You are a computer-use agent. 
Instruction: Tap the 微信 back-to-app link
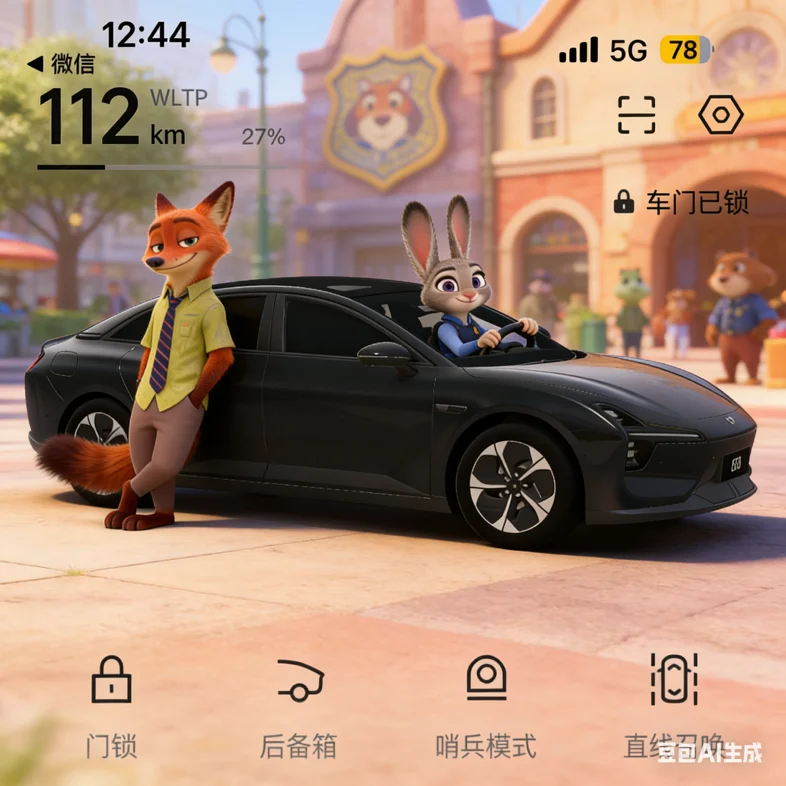pyautogui.click(x=62, y=64)
